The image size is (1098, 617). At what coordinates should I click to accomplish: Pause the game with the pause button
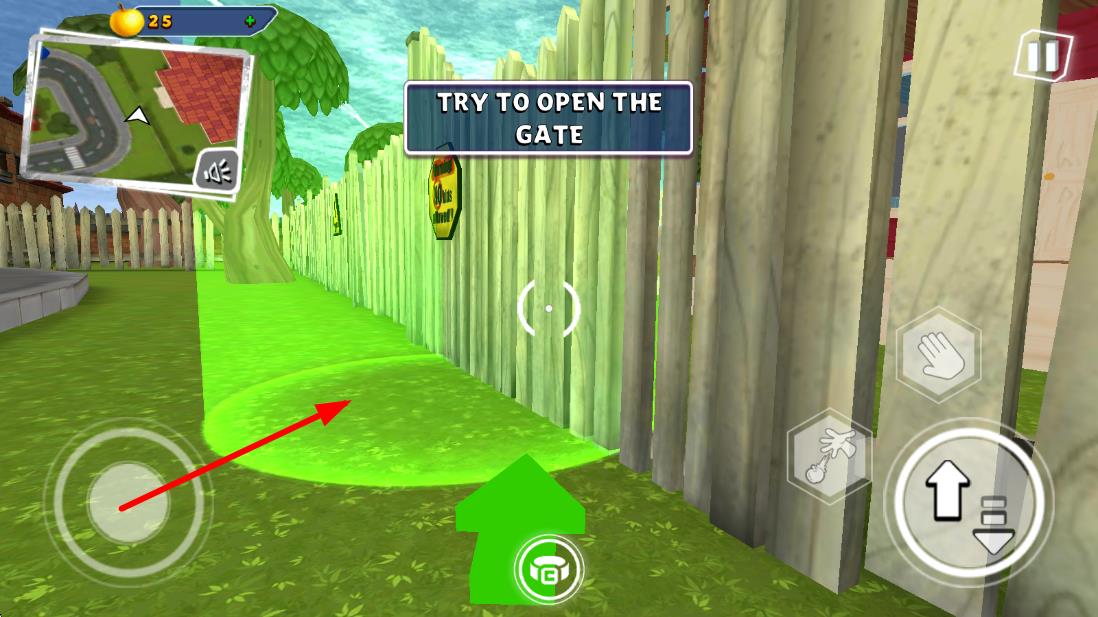pyautogui.click(x=1042, y=56)
